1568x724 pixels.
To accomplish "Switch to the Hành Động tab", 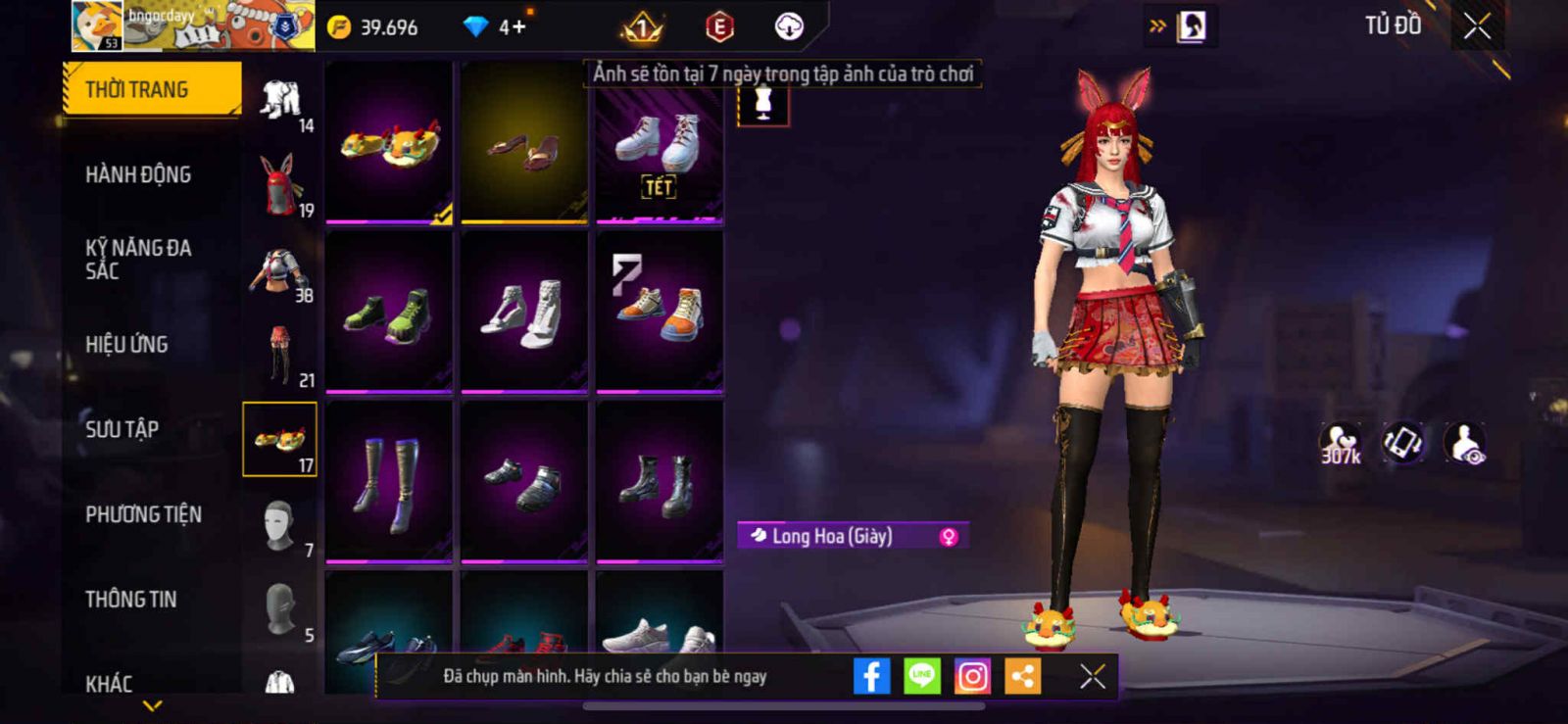I will (x=138, y=174).
